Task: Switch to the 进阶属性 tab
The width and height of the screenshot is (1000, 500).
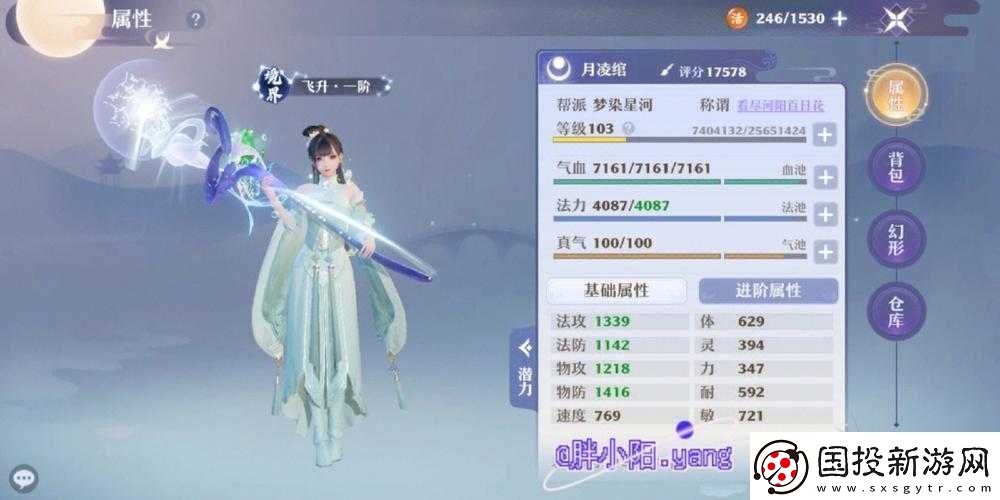Action: coord(768,290)
